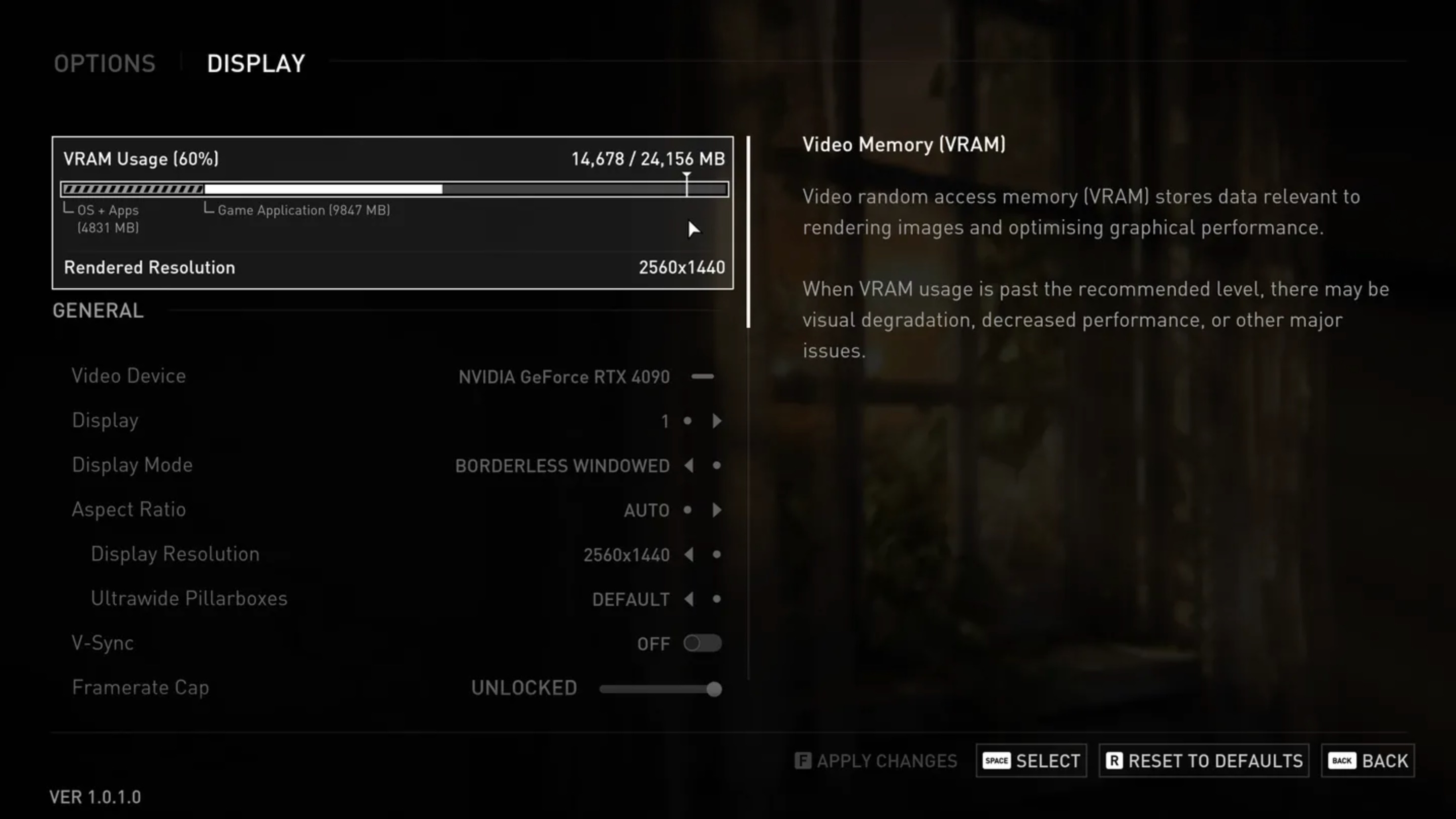Viewport: 1456px width, 819px height.
Task: Click the Space key icon beside Select
Action: [997, 761]
